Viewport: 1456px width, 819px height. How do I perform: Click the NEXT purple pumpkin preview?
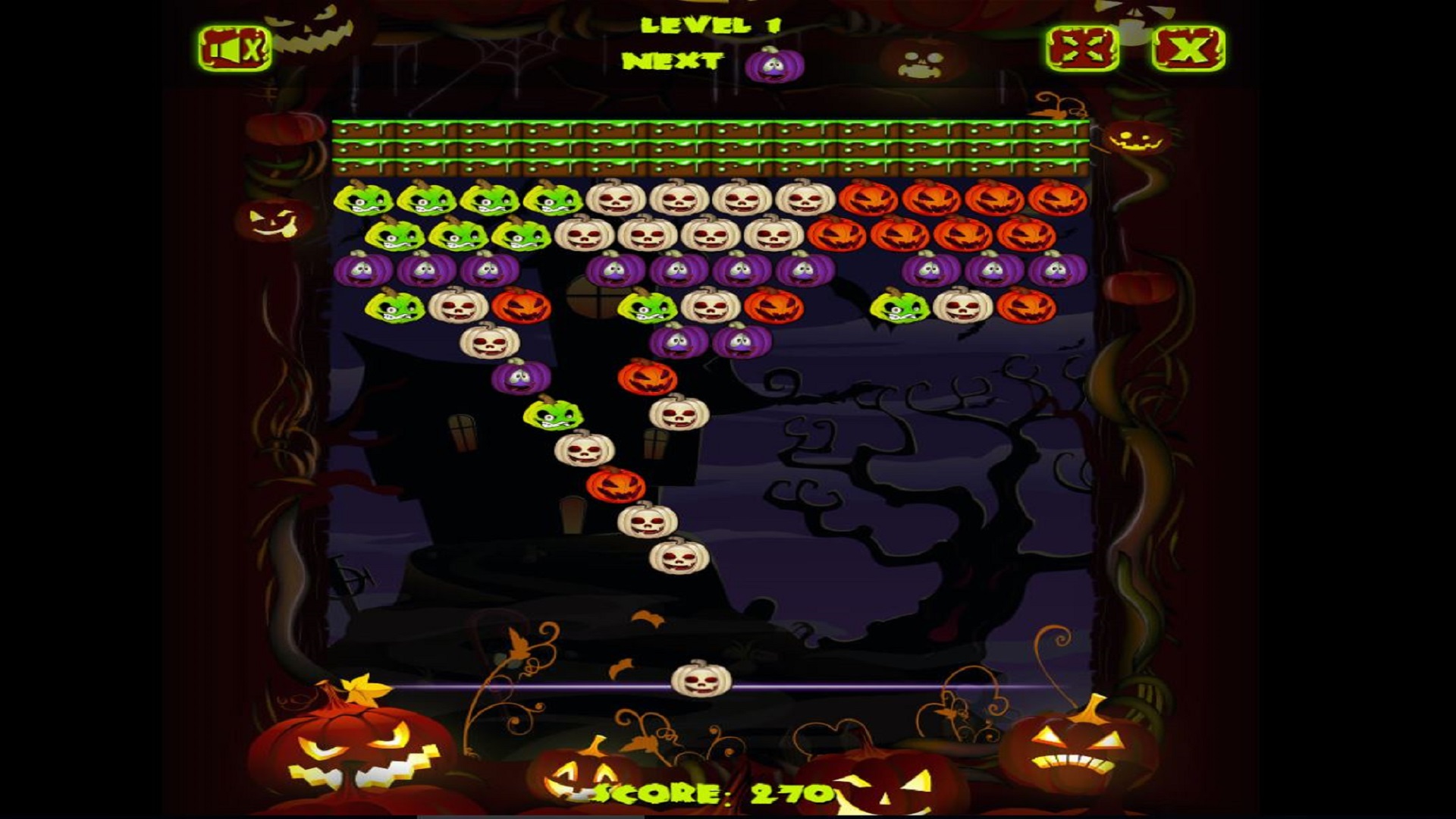(773, 64)
